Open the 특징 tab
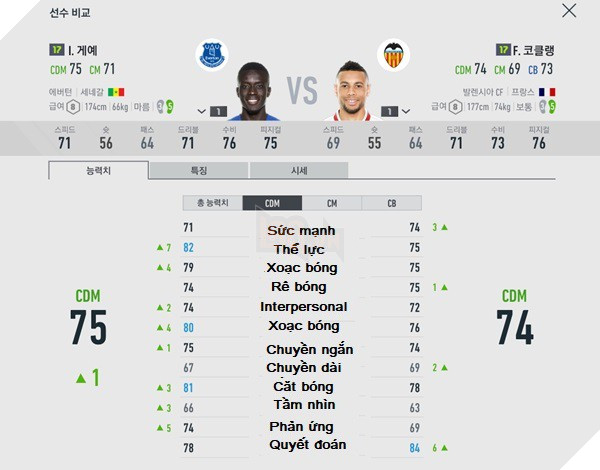 [x=198, y=170]
